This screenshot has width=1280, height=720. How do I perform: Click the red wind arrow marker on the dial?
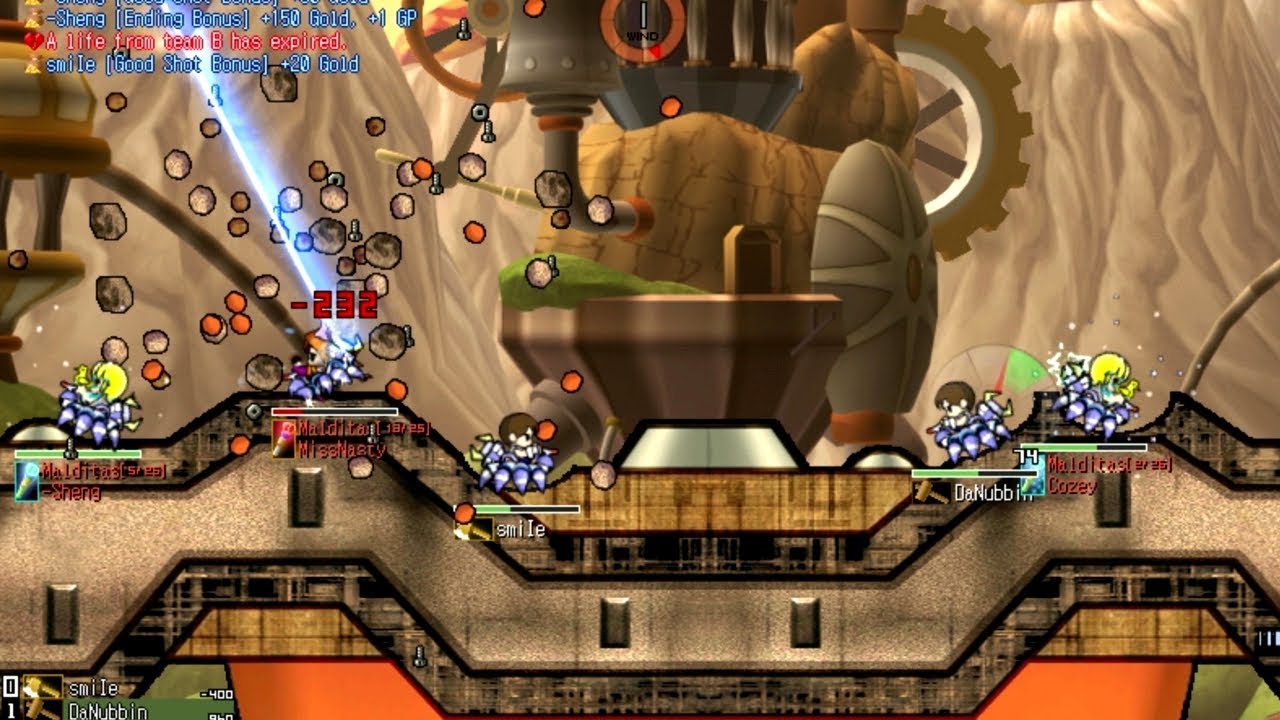tap(655, 50)
